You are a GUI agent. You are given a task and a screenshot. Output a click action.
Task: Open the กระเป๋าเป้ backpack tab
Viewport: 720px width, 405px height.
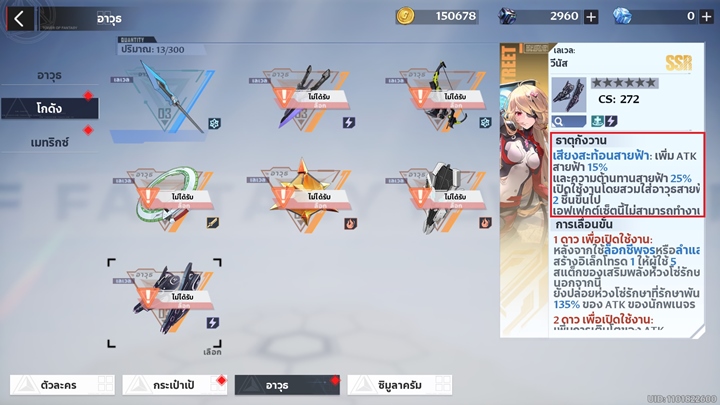(x=173, y=384)
